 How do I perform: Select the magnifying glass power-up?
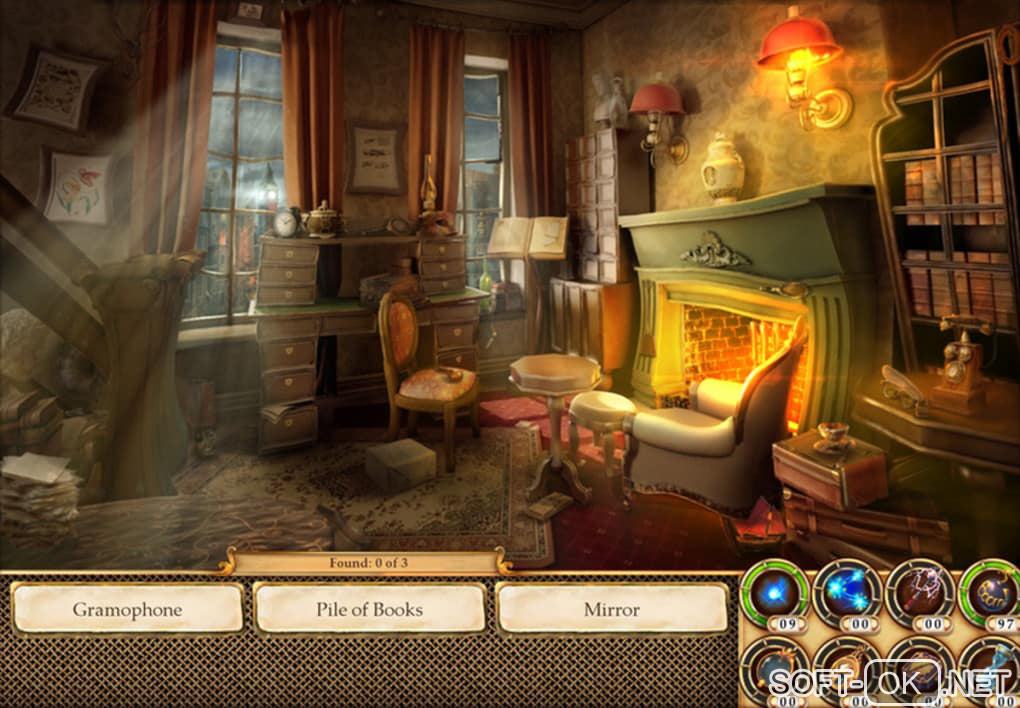[776, 667]
